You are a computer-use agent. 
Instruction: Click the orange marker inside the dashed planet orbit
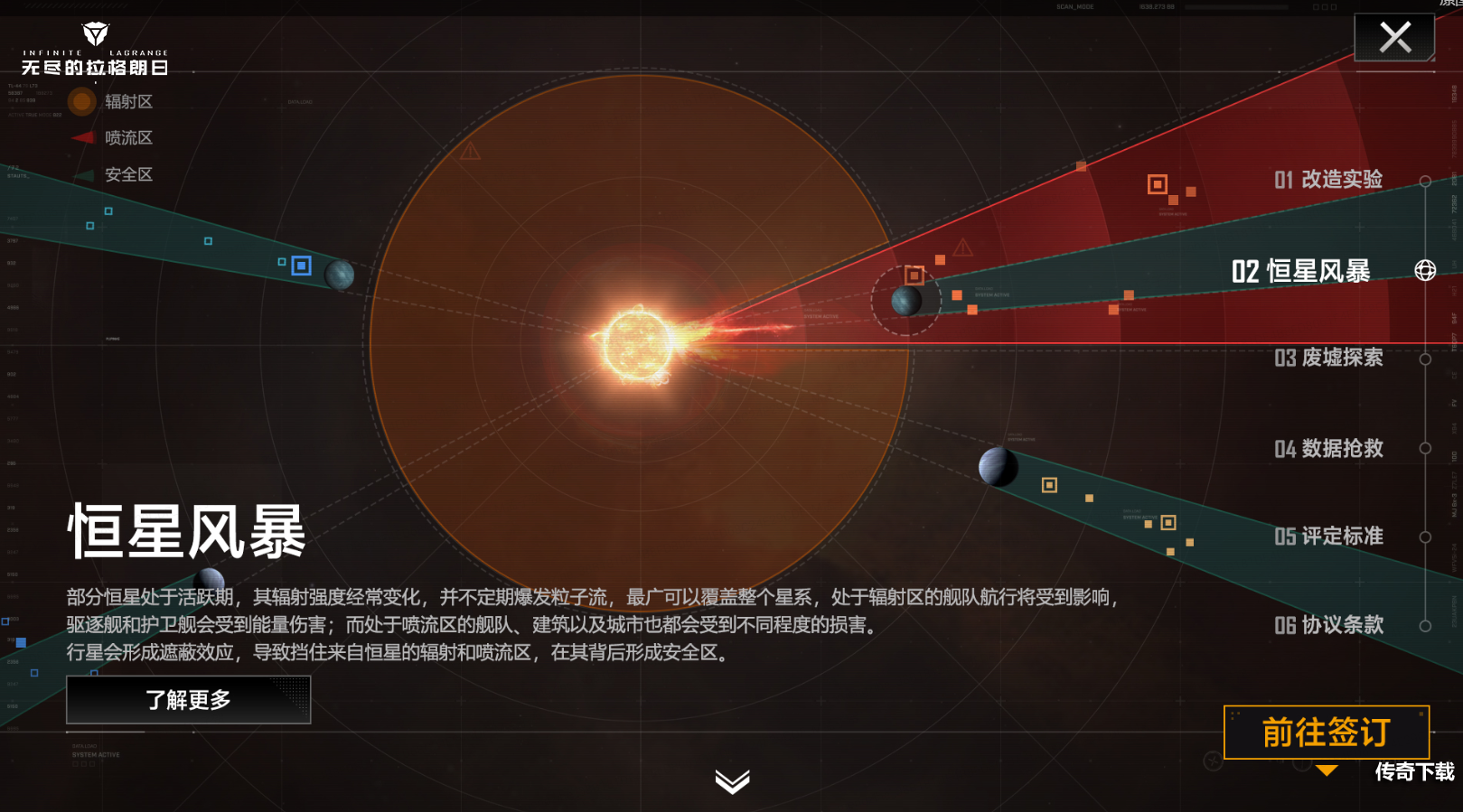pos(914,277)
